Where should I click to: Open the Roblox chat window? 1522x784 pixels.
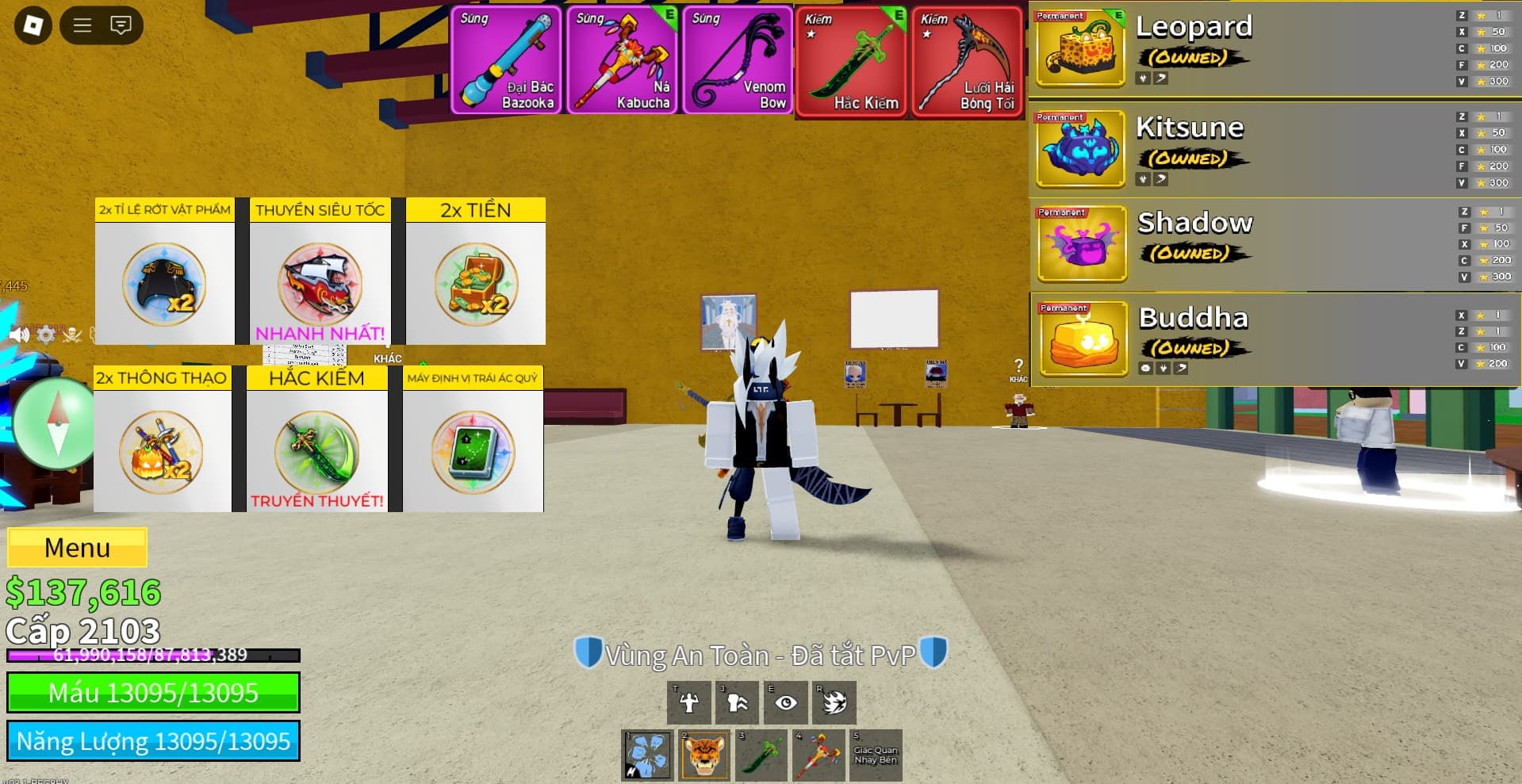(121, 25)
